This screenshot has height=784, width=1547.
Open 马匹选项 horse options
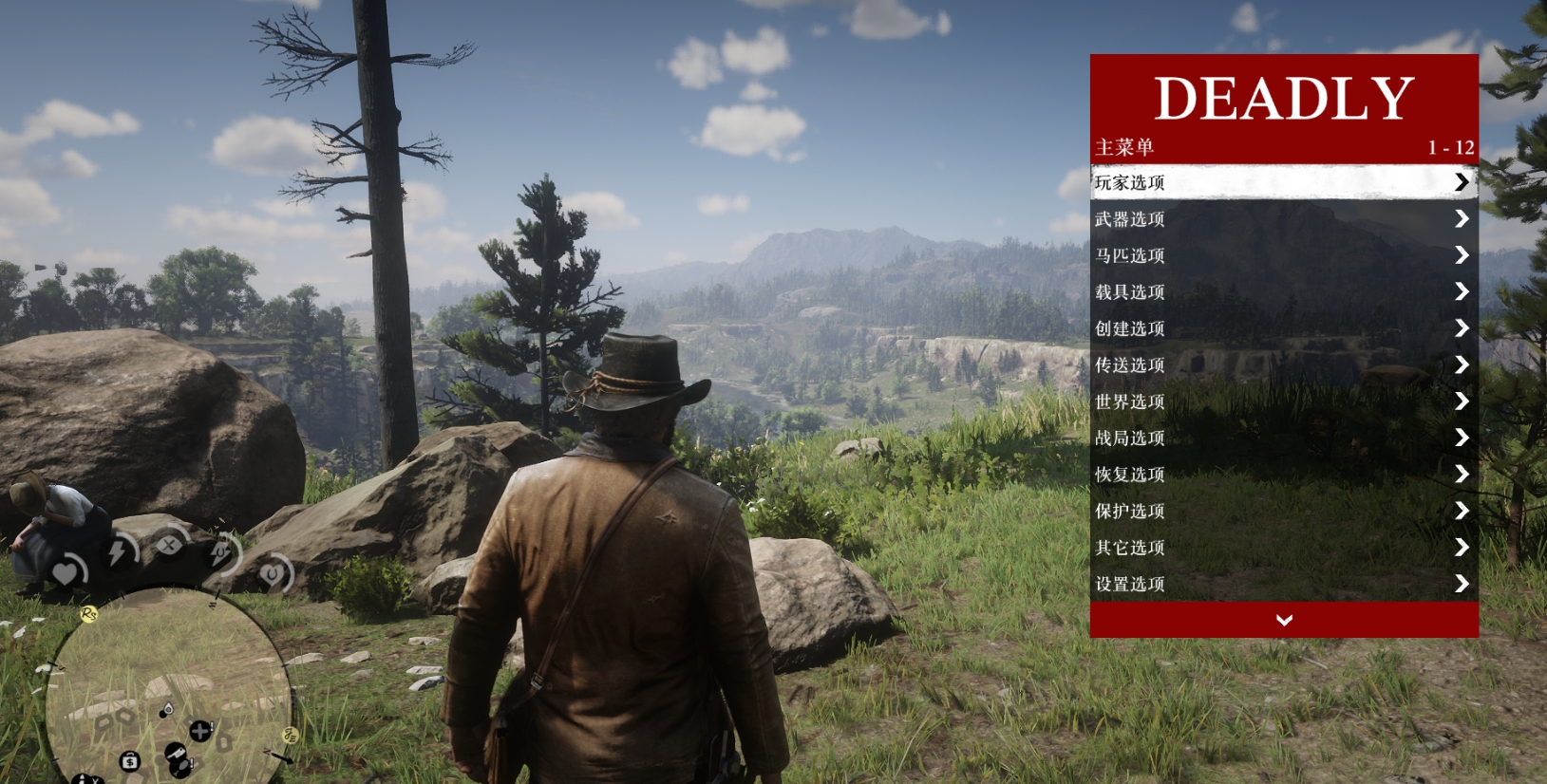1283,255
